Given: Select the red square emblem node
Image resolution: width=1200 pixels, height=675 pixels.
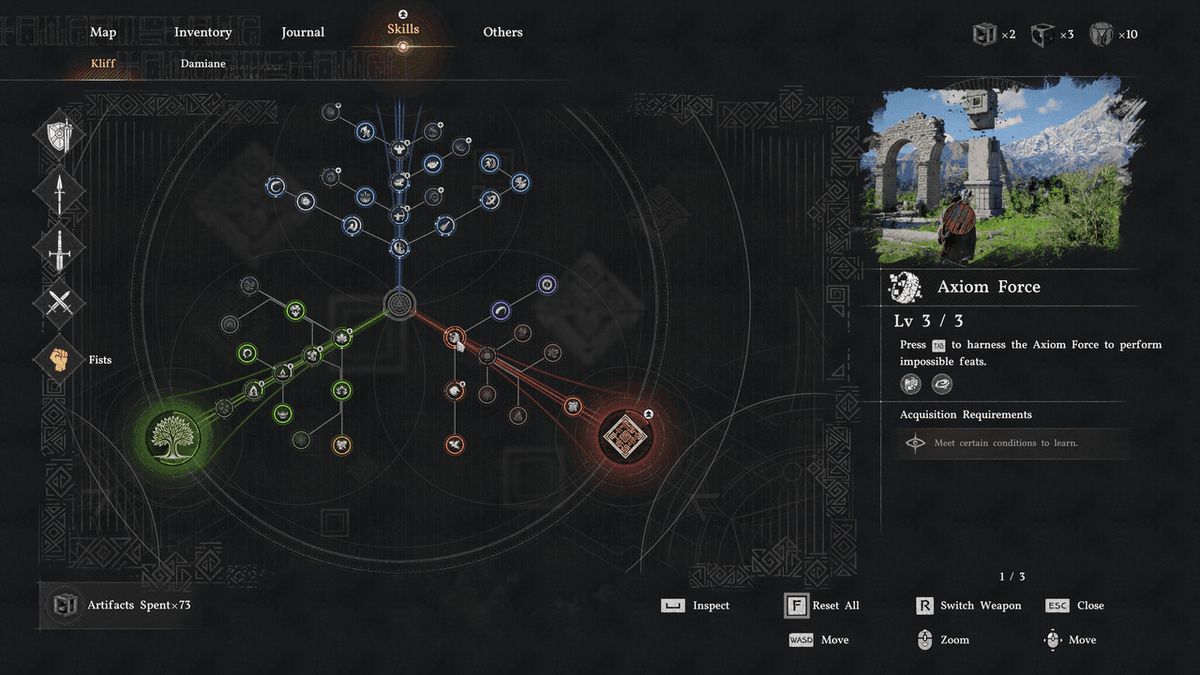Looking at the screenshot, I should [626, 436].
